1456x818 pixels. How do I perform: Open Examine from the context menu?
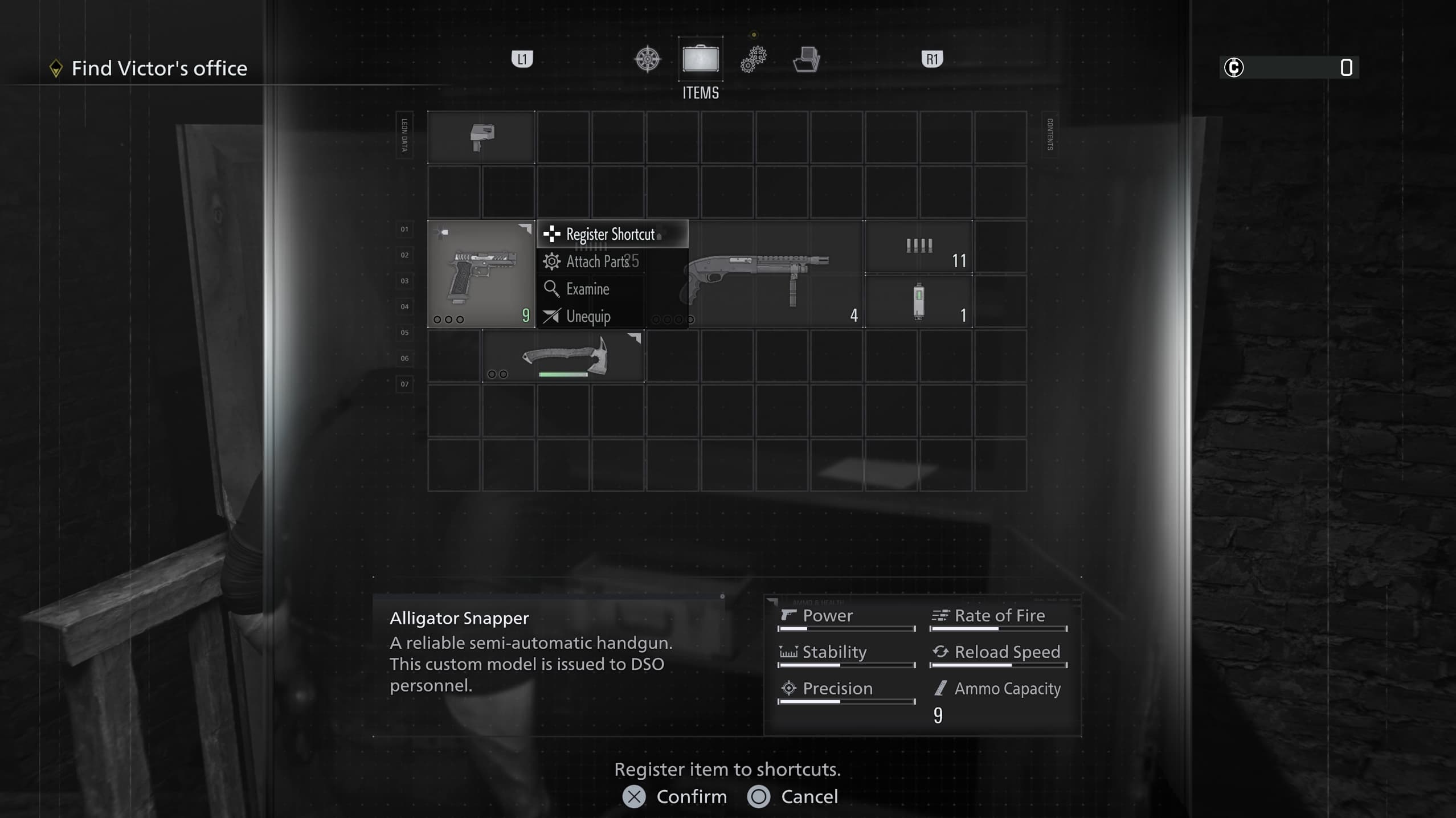pos(587,289)
